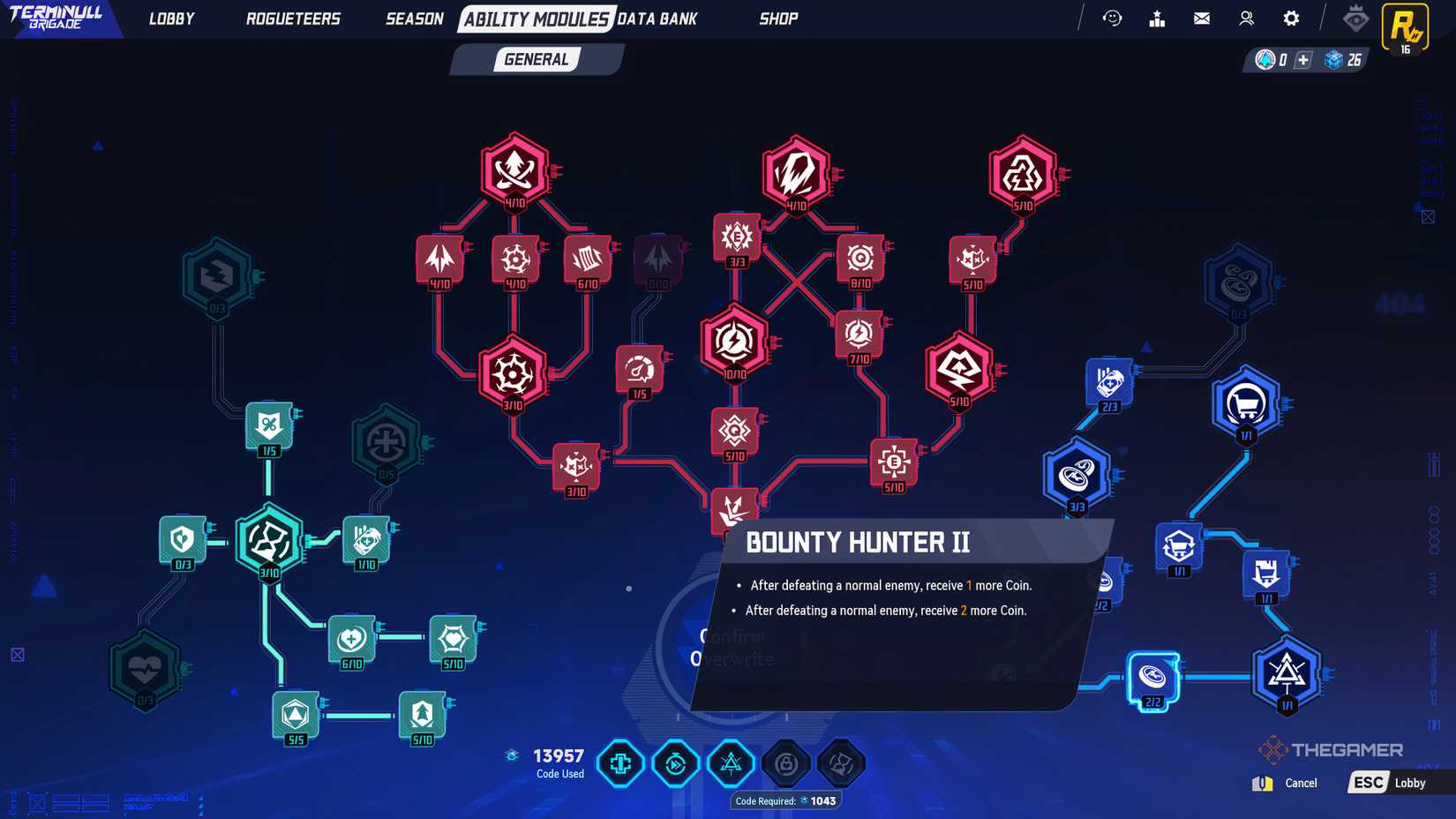Select the teal 6/10 health cross module

click(352, 635)
